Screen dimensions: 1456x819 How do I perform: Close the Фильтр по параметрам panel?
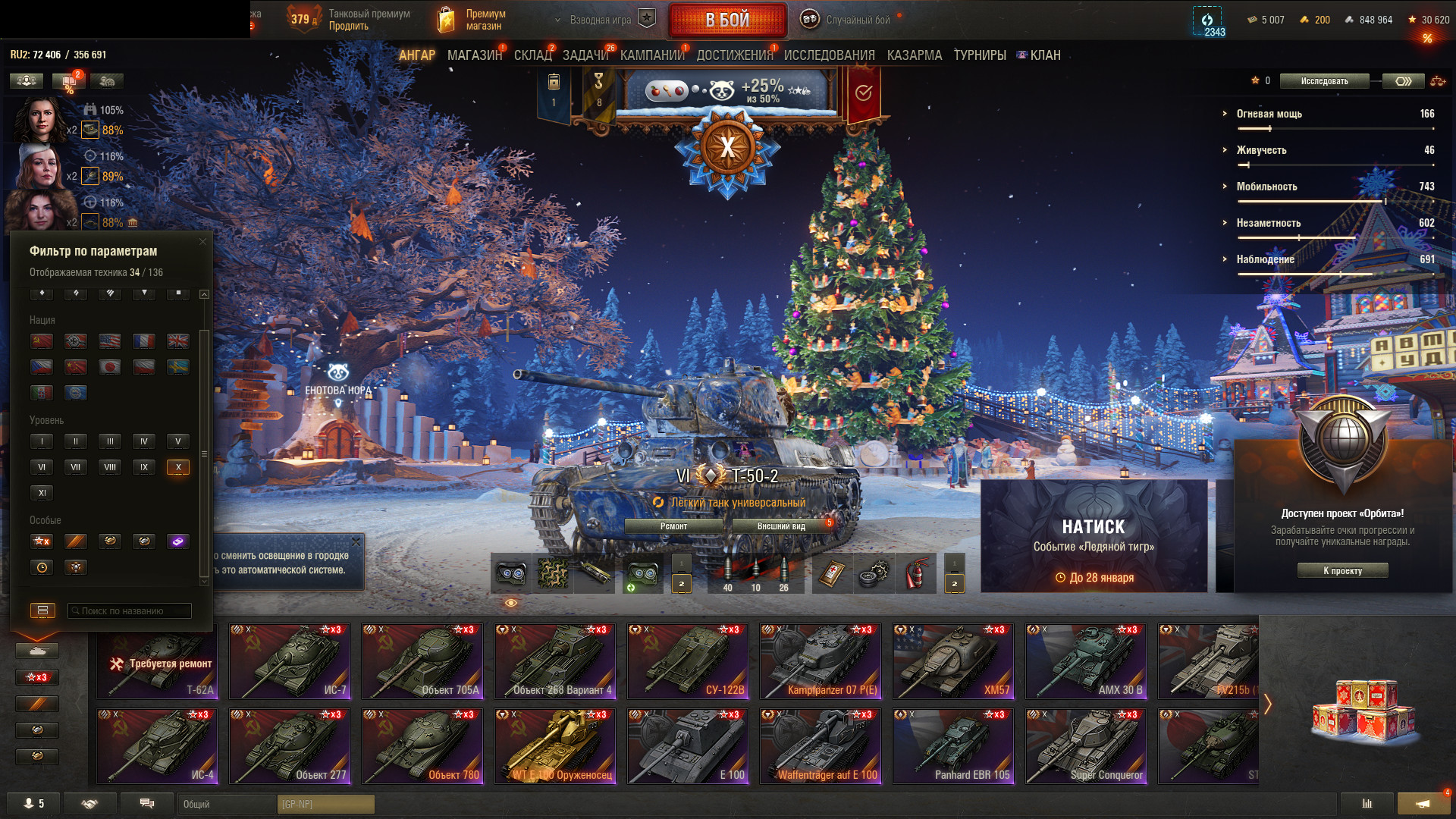(x=202, y=242)
